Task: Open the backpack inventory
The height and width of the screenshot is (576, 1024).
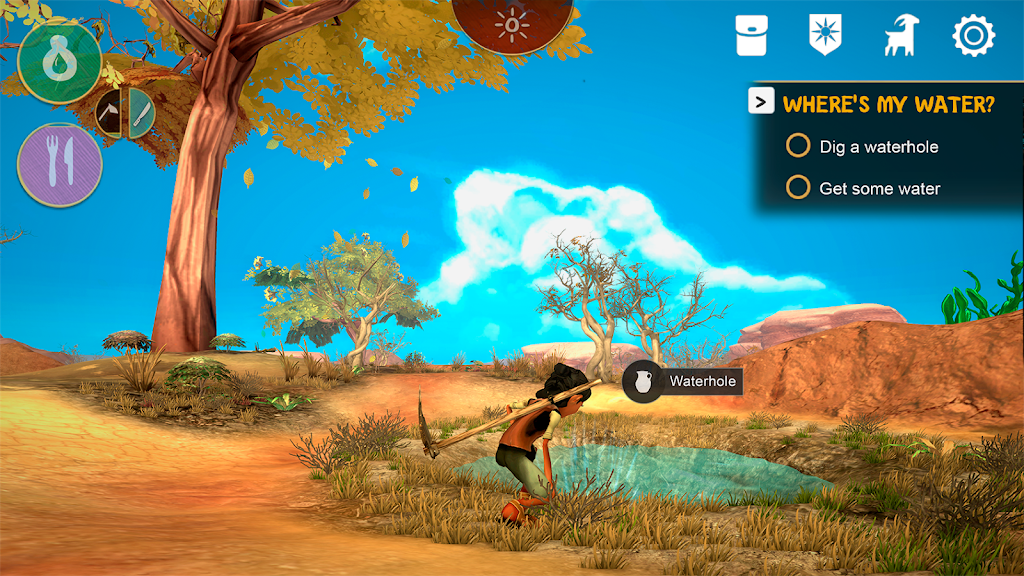Action: [751, 35]
